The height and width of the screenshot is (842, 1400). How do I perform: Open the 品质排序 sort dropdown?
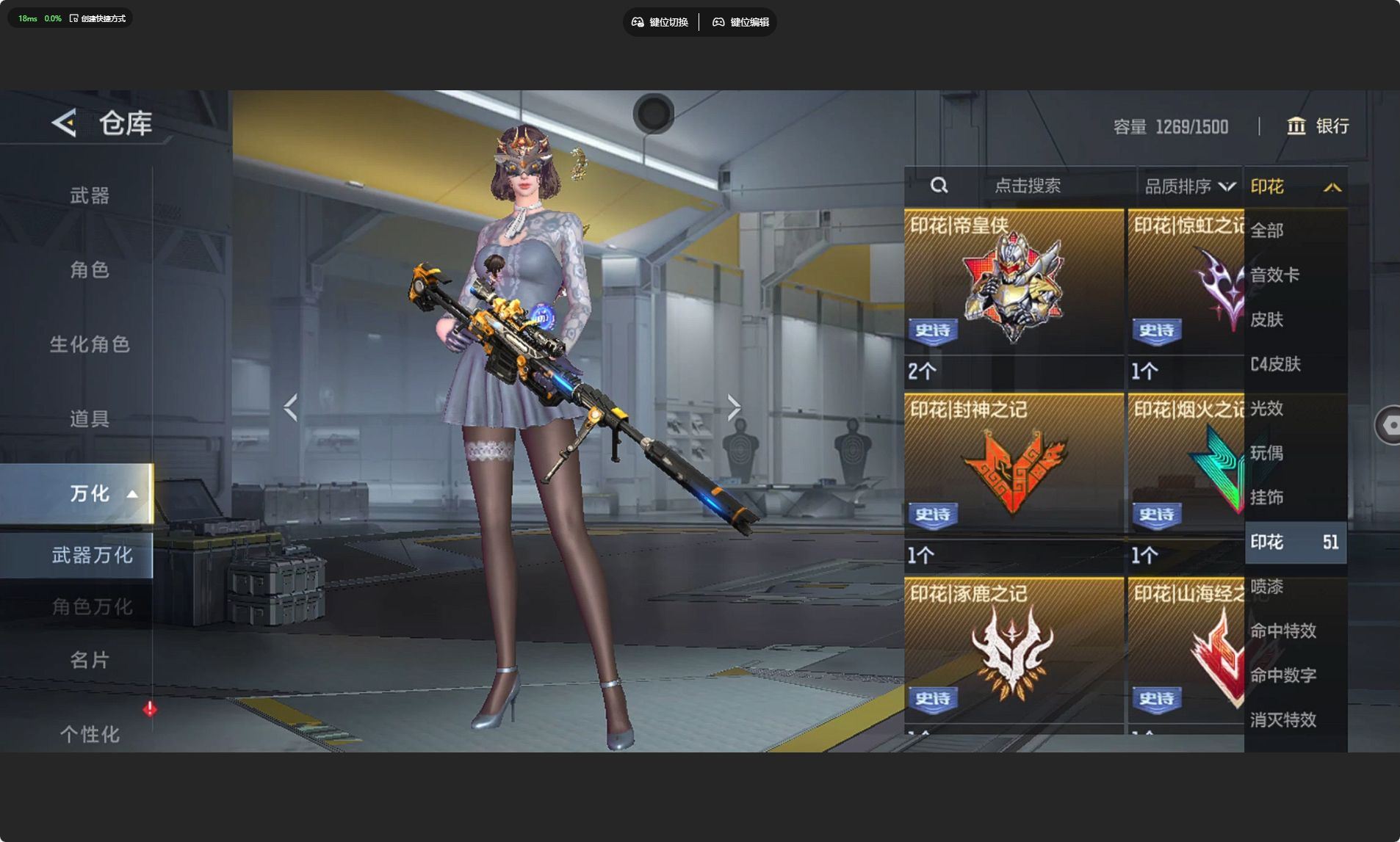pyautogui.click(x=1189, y=186)
